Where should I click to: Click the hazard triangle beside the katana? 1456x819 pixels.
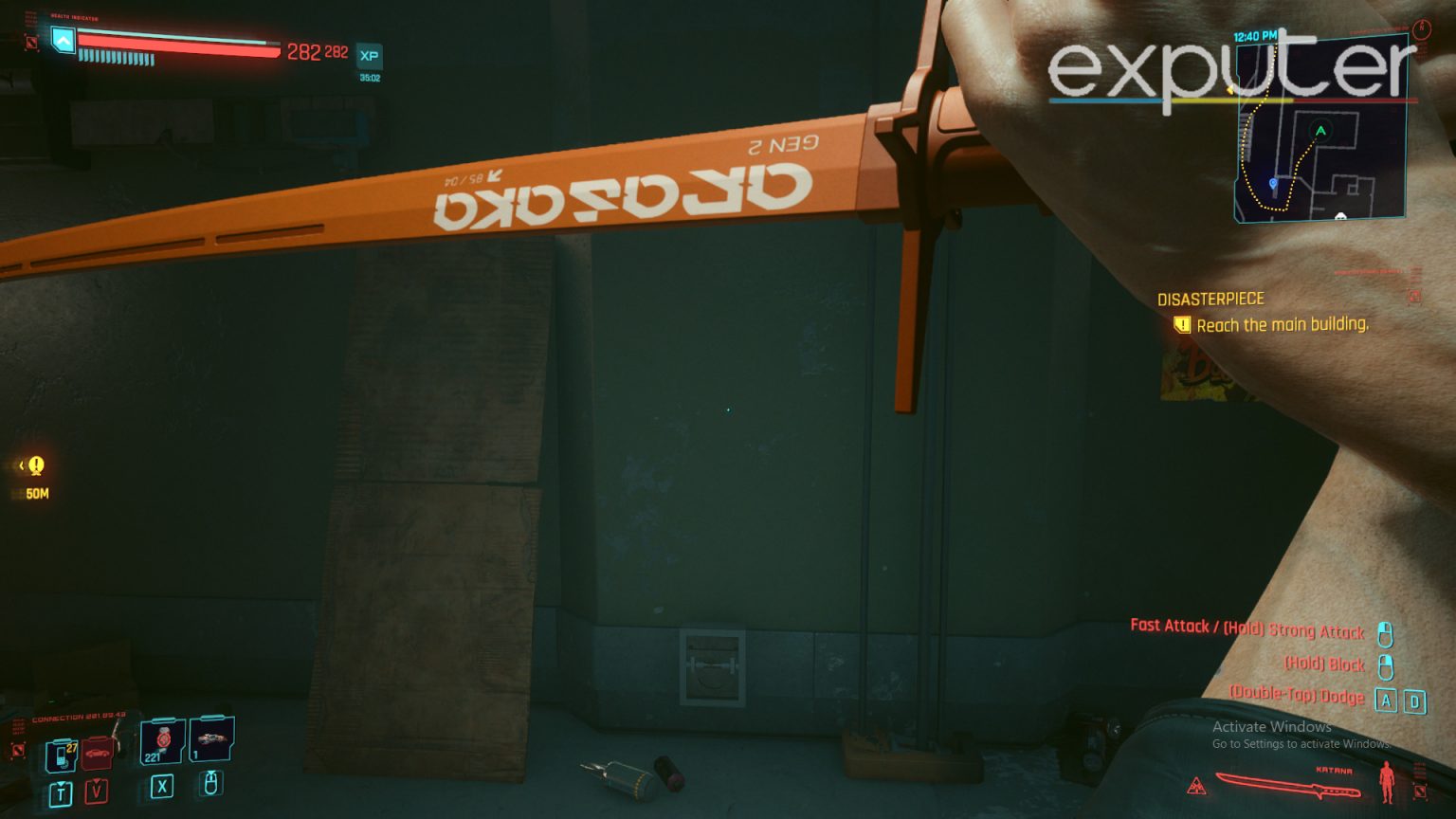(x=1196, y=787)
